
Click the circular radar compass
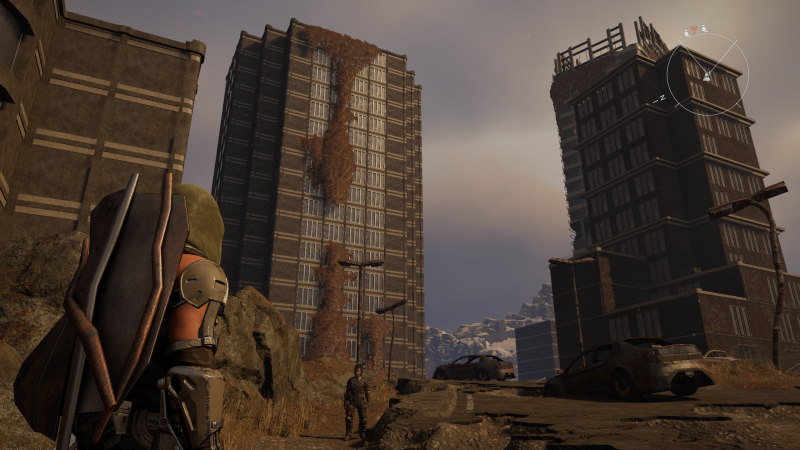(706, 74)
